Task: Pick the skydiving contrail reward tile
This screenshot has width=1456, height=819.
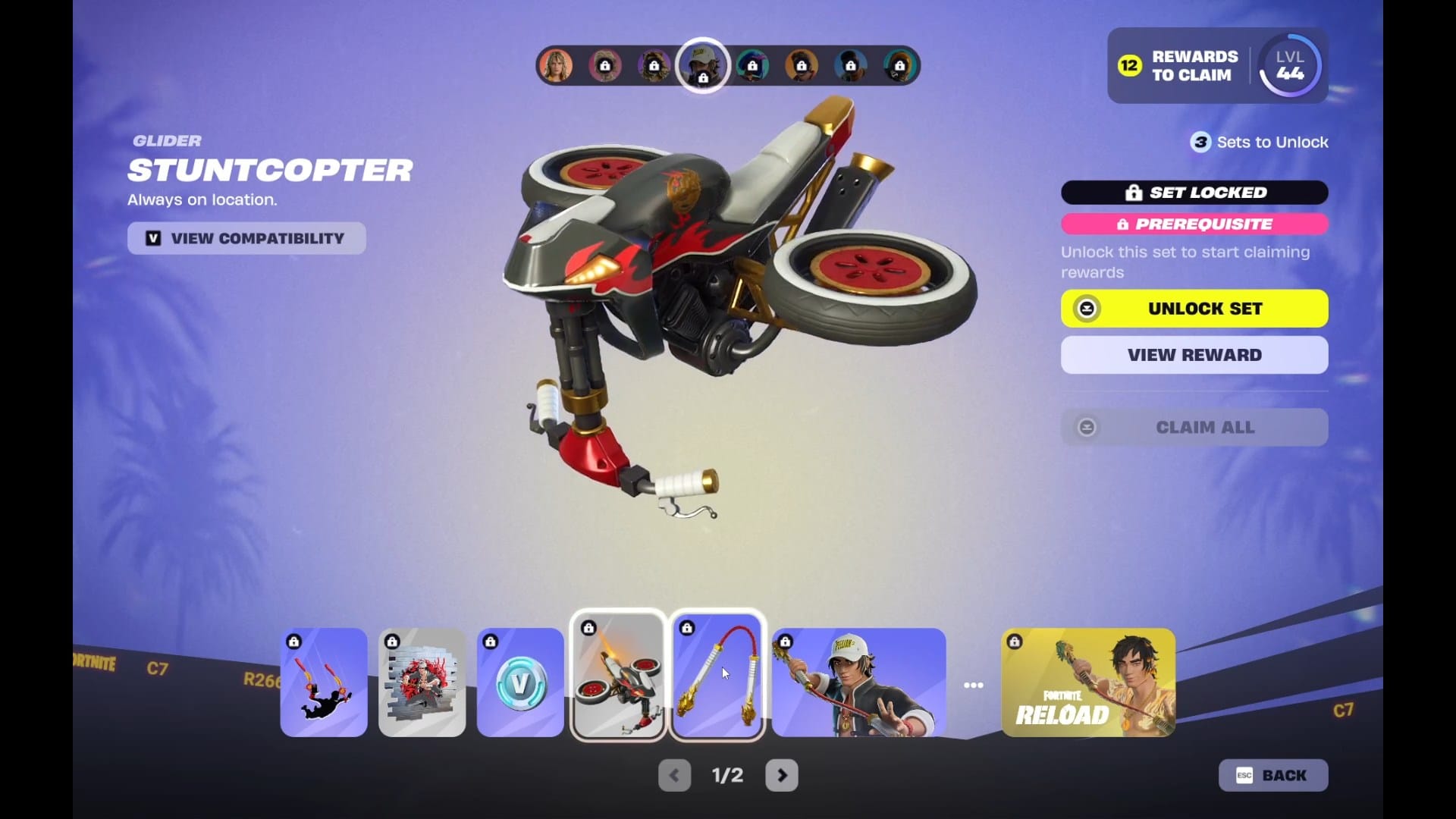Action: [324, 682]
